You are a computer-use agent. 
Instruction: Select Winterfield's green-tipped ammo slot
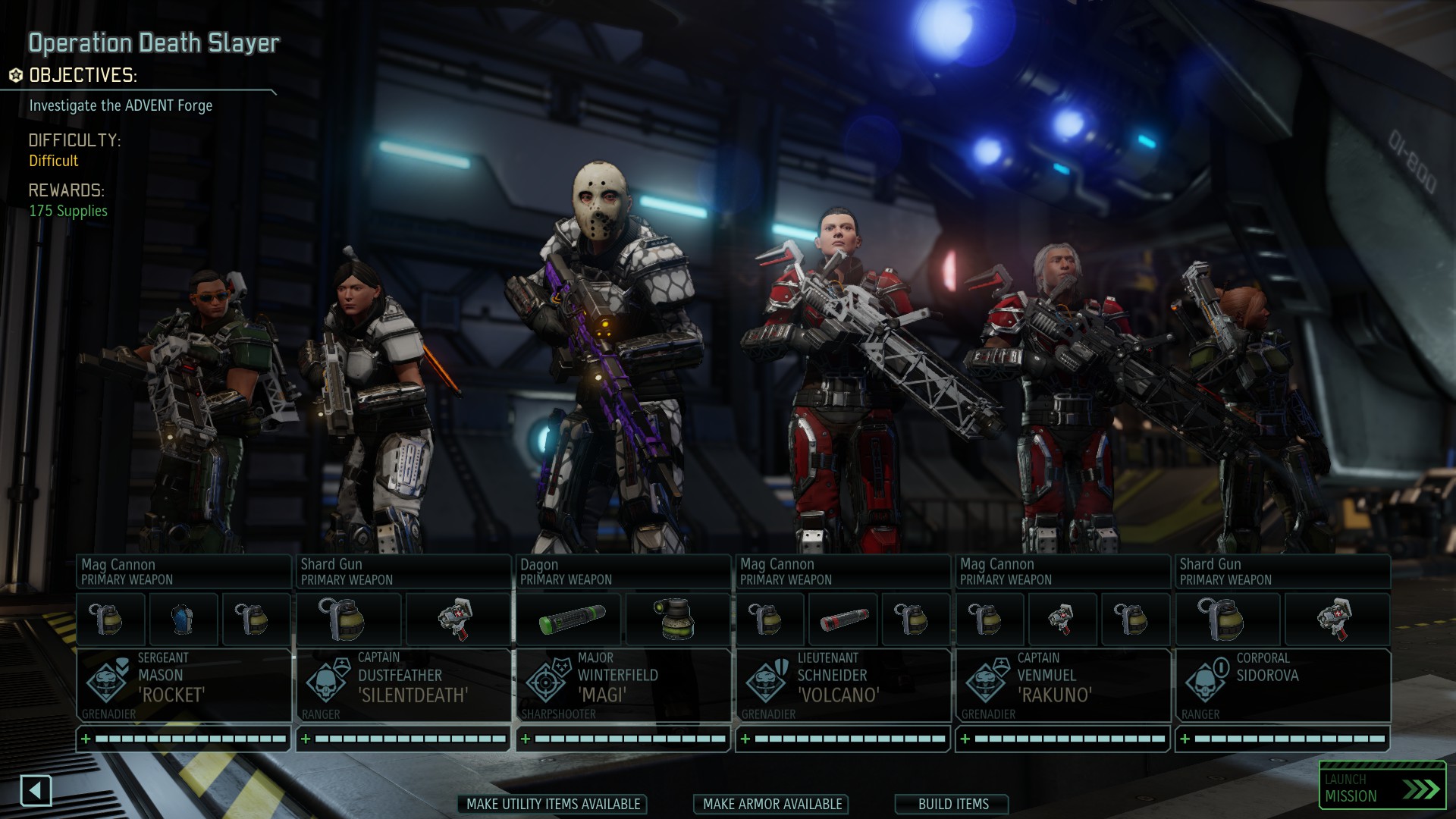(570, 619)
